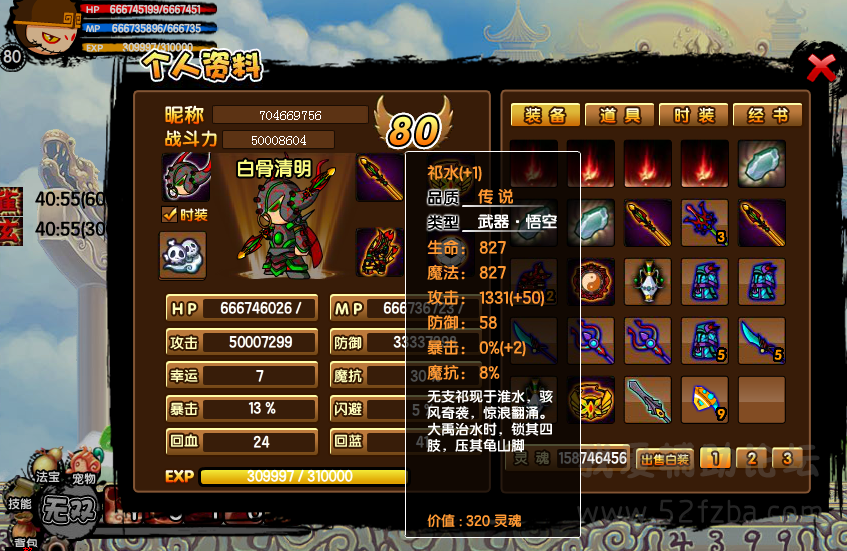
Task: Go to inventory page 2
Action: (x=749, y=459)
